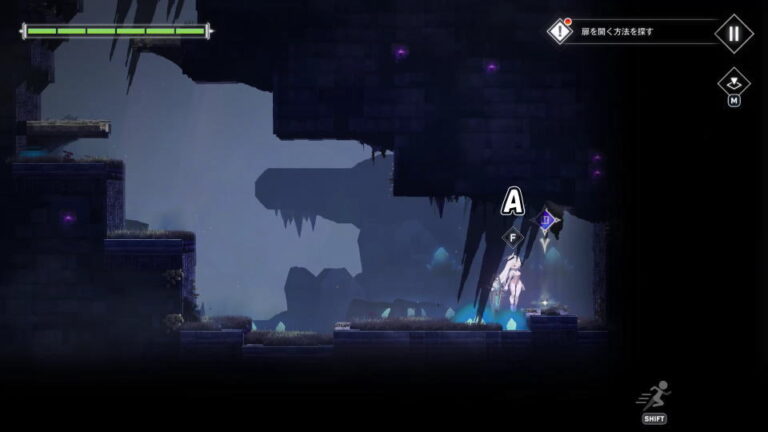Pause the game with the diamond pause button
Screen dimensions: 768x432
[733, 33]
